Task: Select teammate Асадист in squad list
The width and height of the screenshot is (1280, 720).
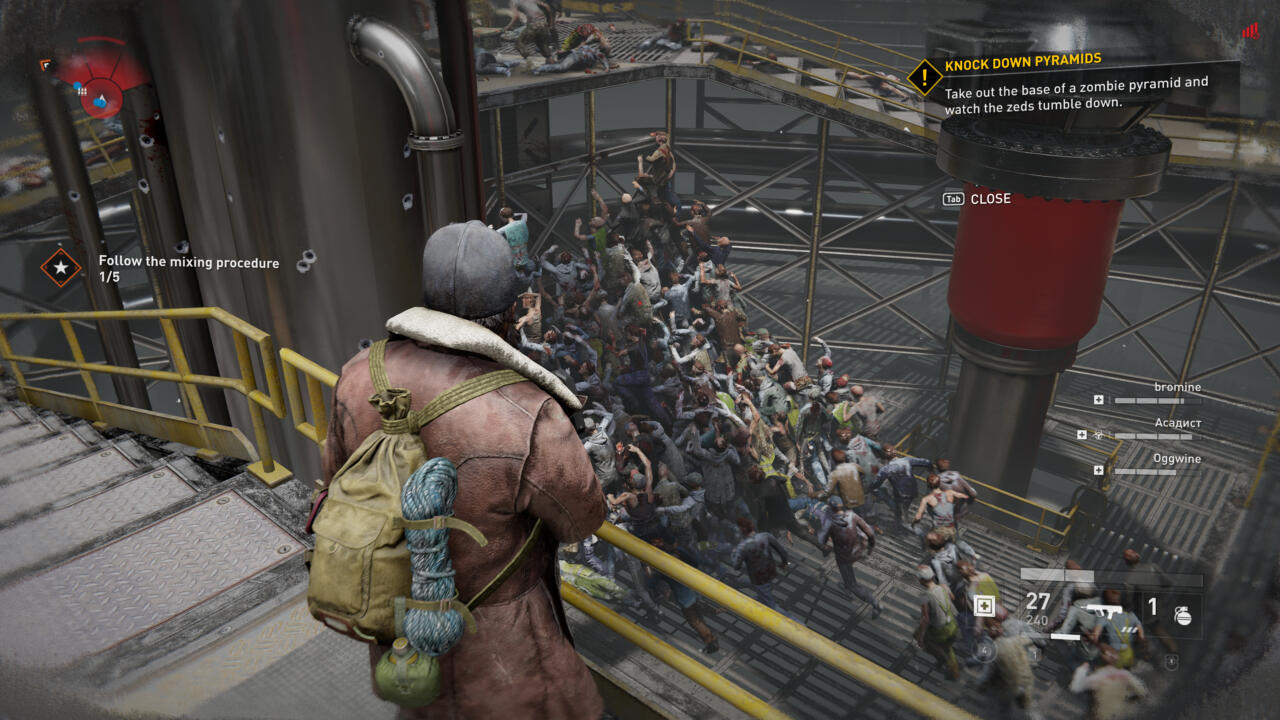Action: [1176, 424]
